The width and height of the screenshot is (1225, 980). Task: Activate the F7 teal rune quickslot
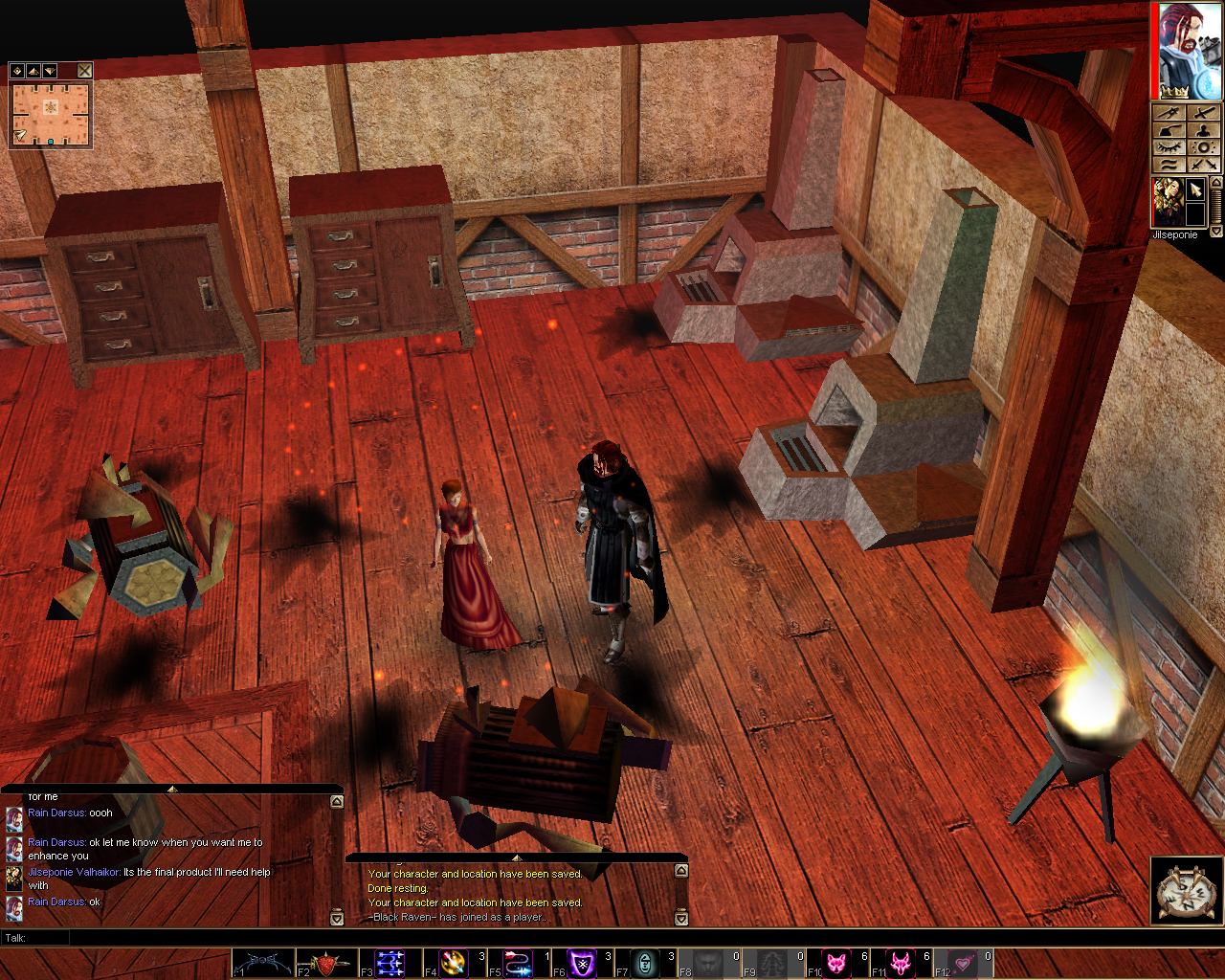tap(646, 963)
